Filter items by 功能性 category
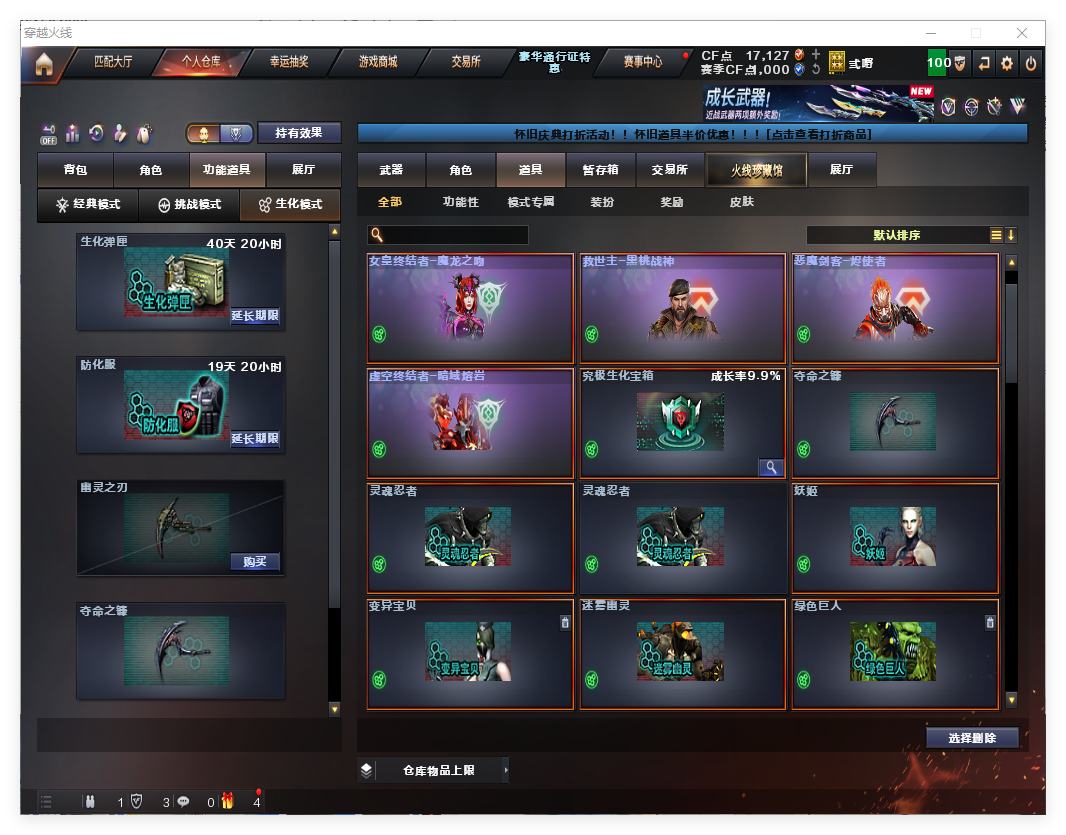This screenshot has height=835, width=1066. coord(460,202)
